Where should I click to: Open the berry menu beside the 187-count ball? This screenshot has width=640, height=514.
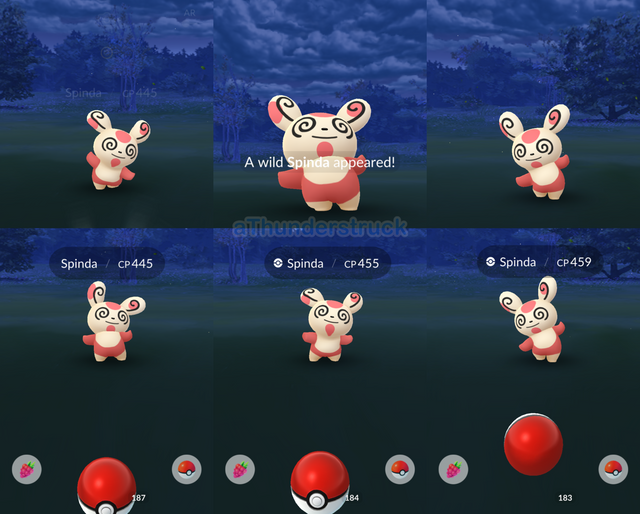tap(27, 468)
